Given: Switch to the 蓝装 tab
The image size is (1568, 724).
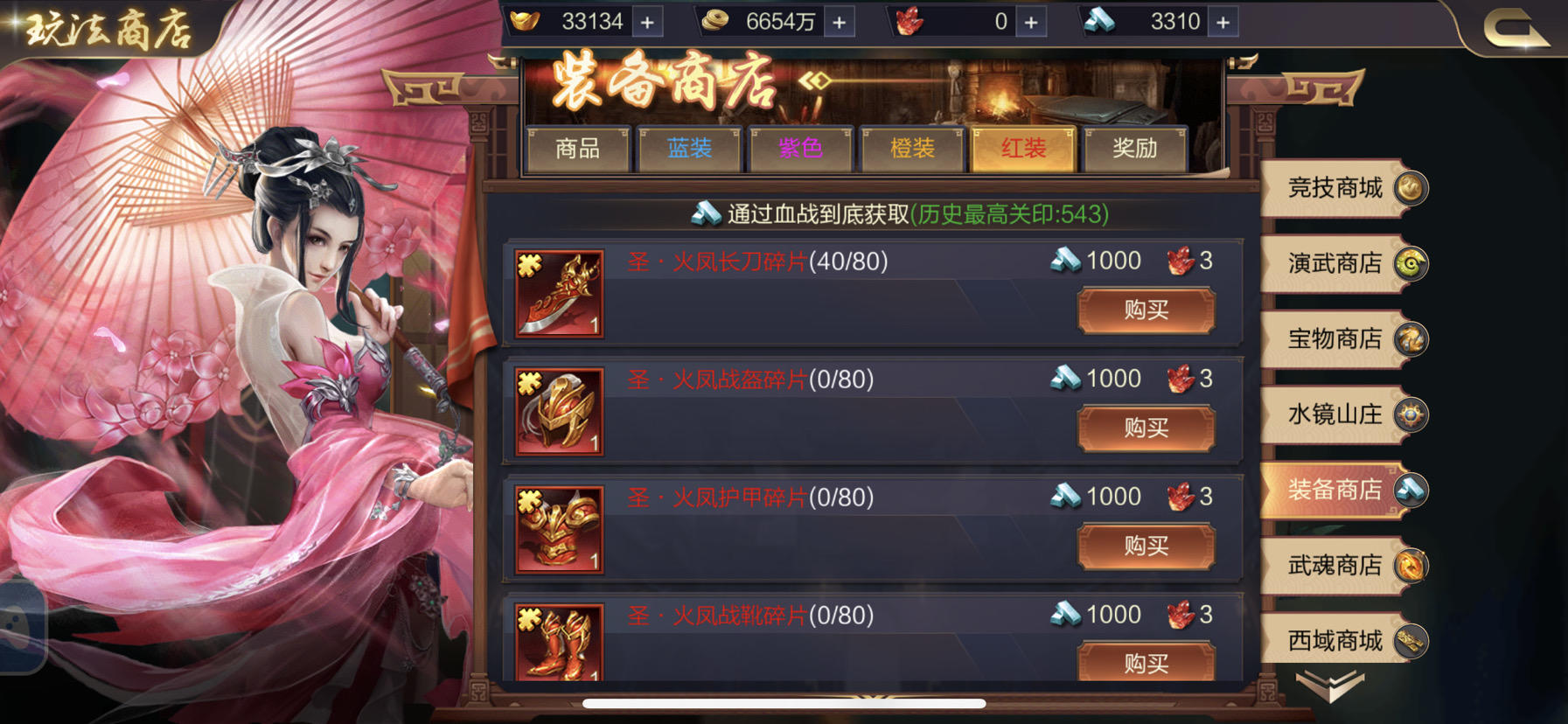Looking at the screenshot, I should coord(690,149).
